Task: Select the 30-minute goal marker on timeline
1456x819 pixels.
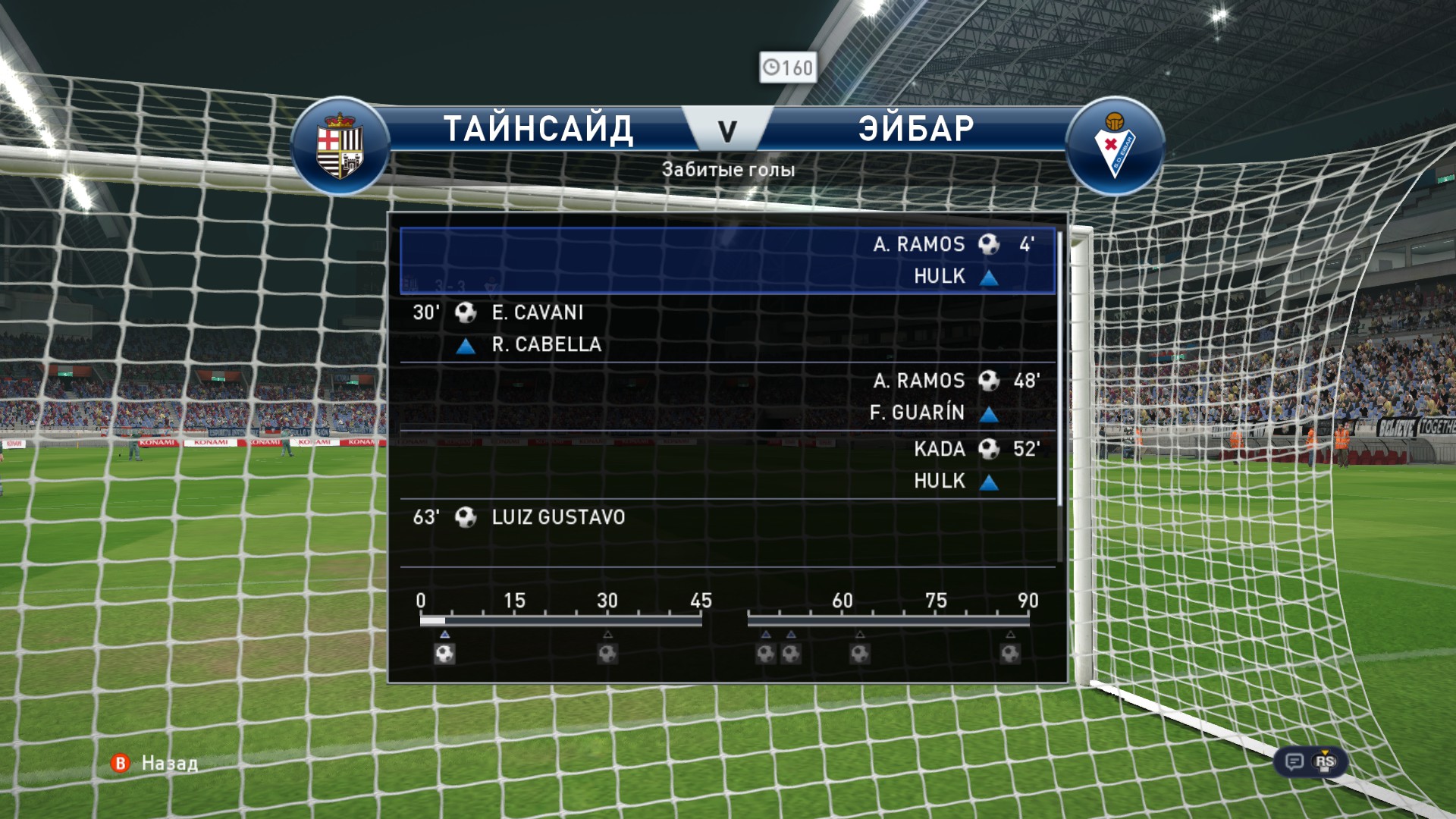Action: click(607, 653)
